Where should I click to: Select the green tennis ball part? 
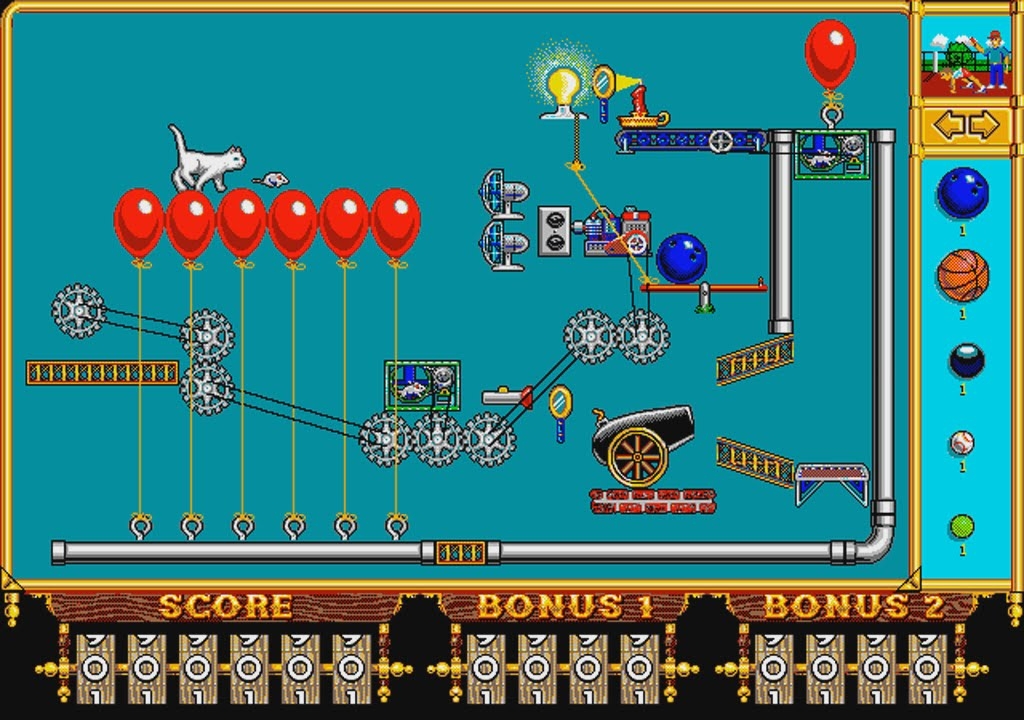[x=962, y=526]
